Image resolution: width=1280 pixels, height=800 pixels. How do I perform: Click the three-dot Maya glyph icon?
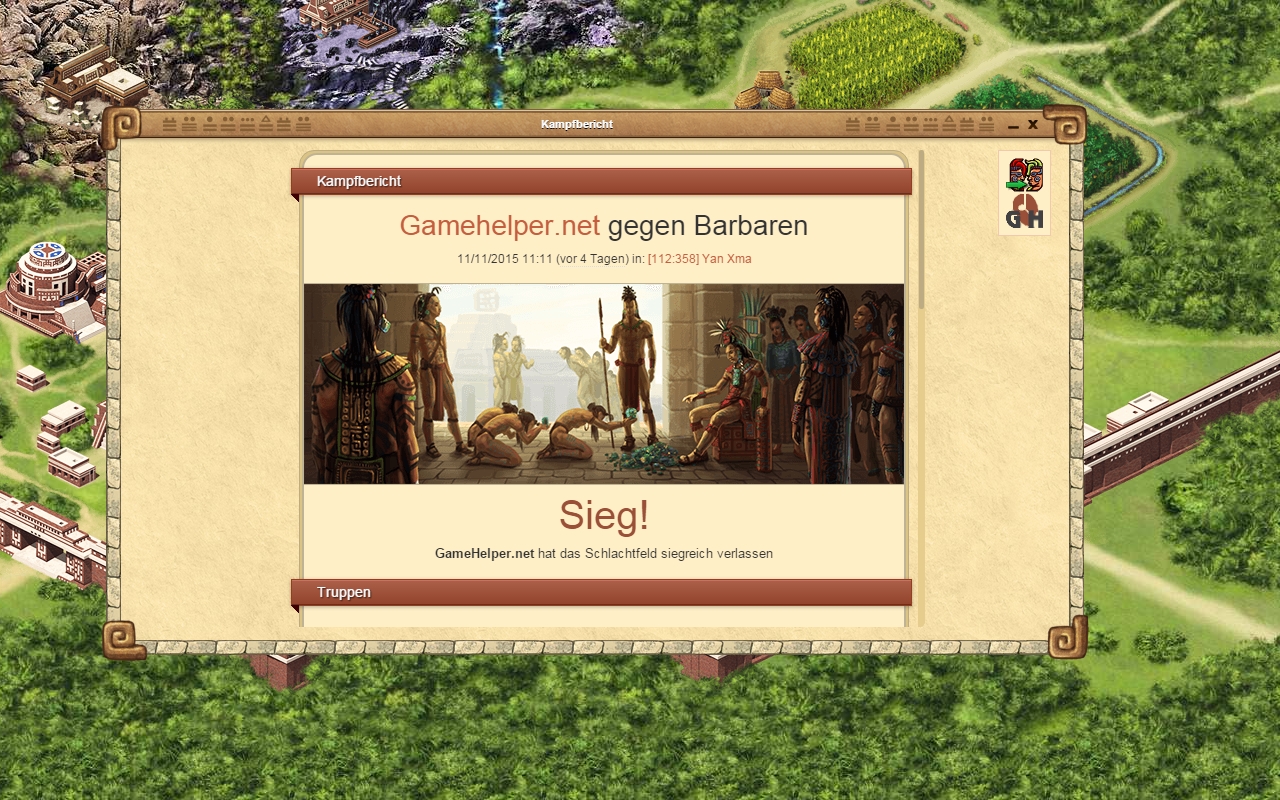(x=247, y=124)
